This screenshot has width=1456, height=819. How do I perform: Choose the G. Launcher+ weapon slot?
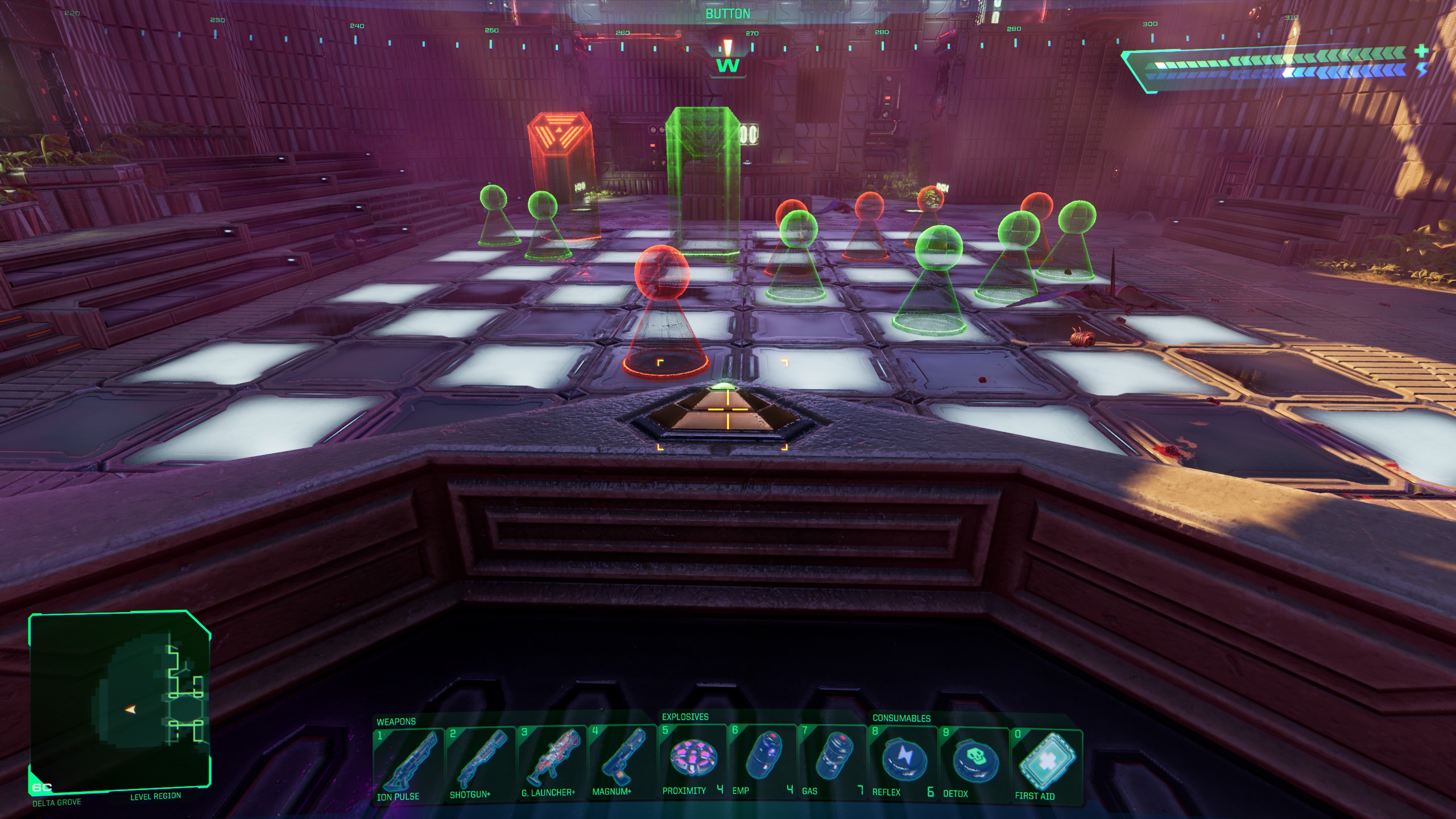click(551, 763)
